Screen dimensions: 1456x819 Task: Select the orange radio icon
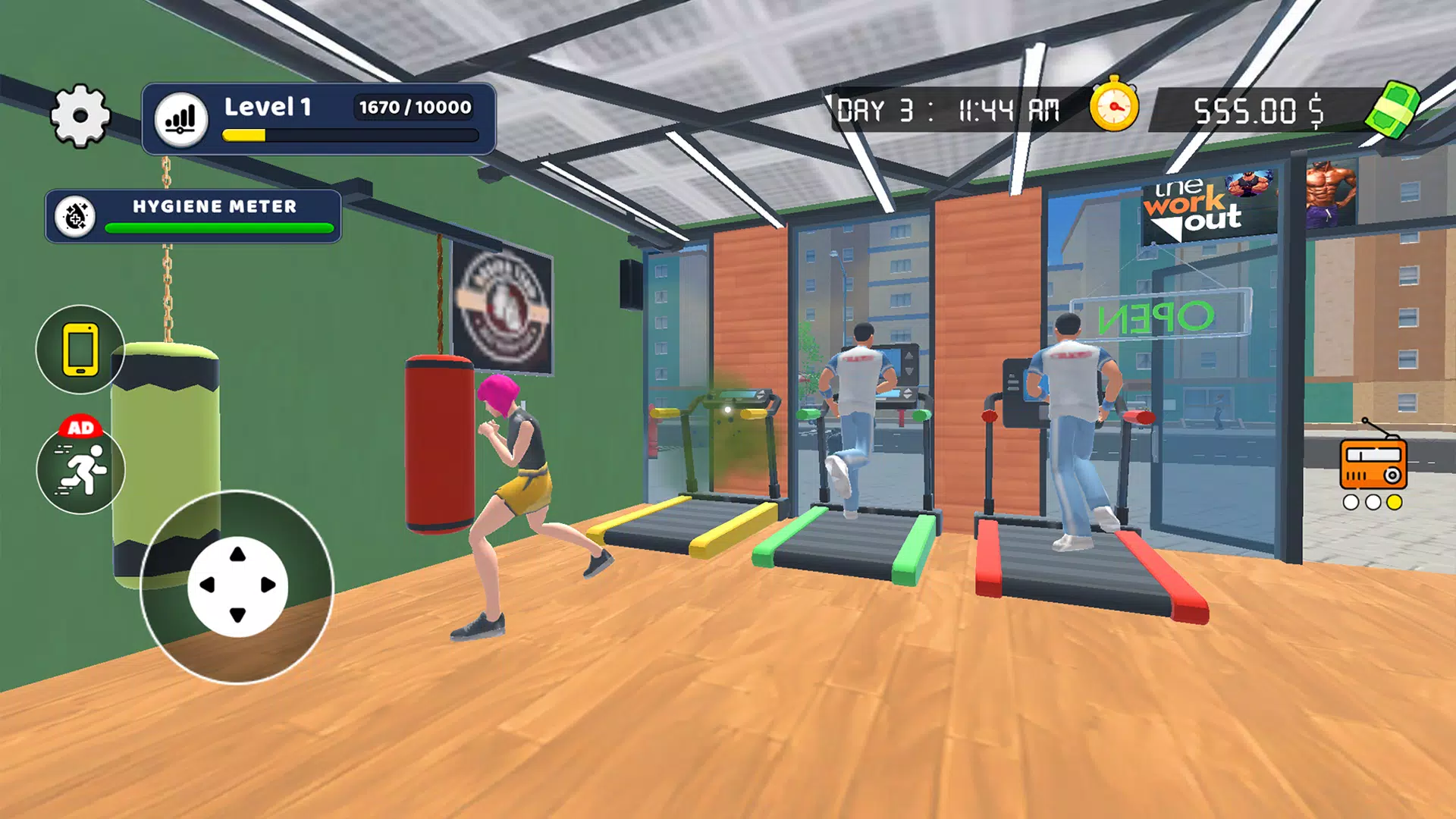click(x=1373, y=464)
